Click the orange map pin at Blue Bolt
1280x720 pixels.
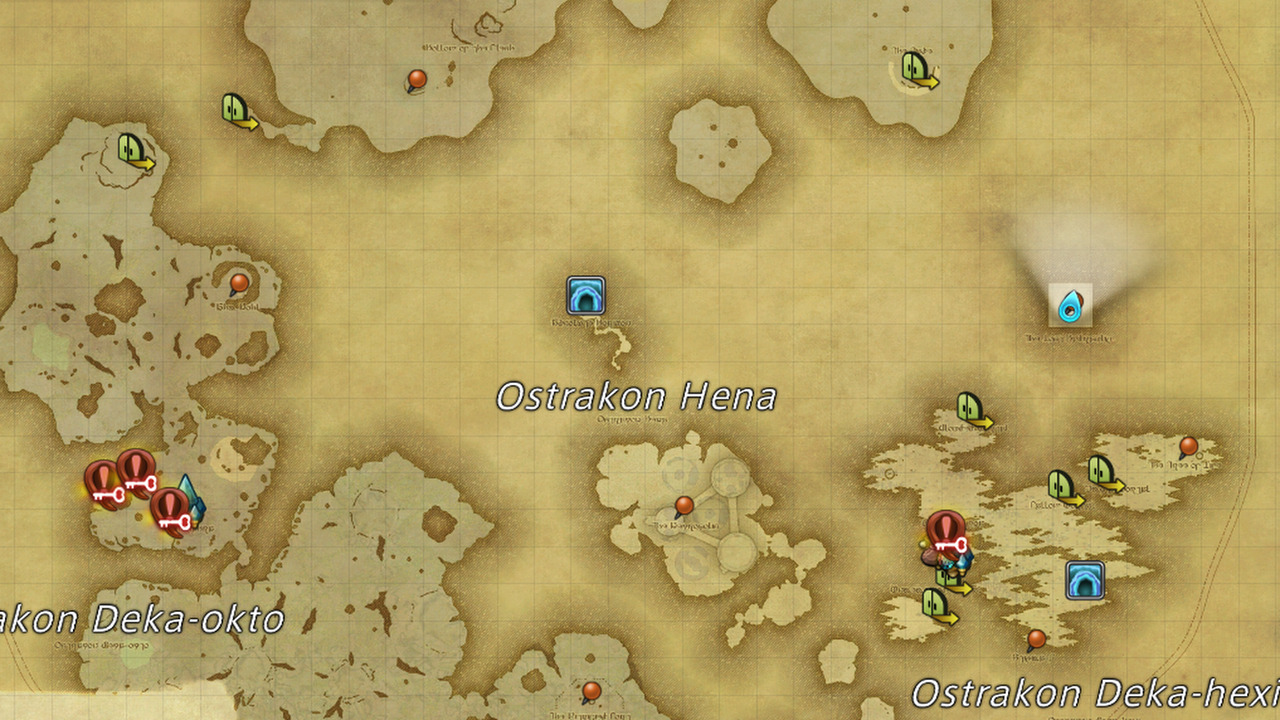[x=237, y=283]
